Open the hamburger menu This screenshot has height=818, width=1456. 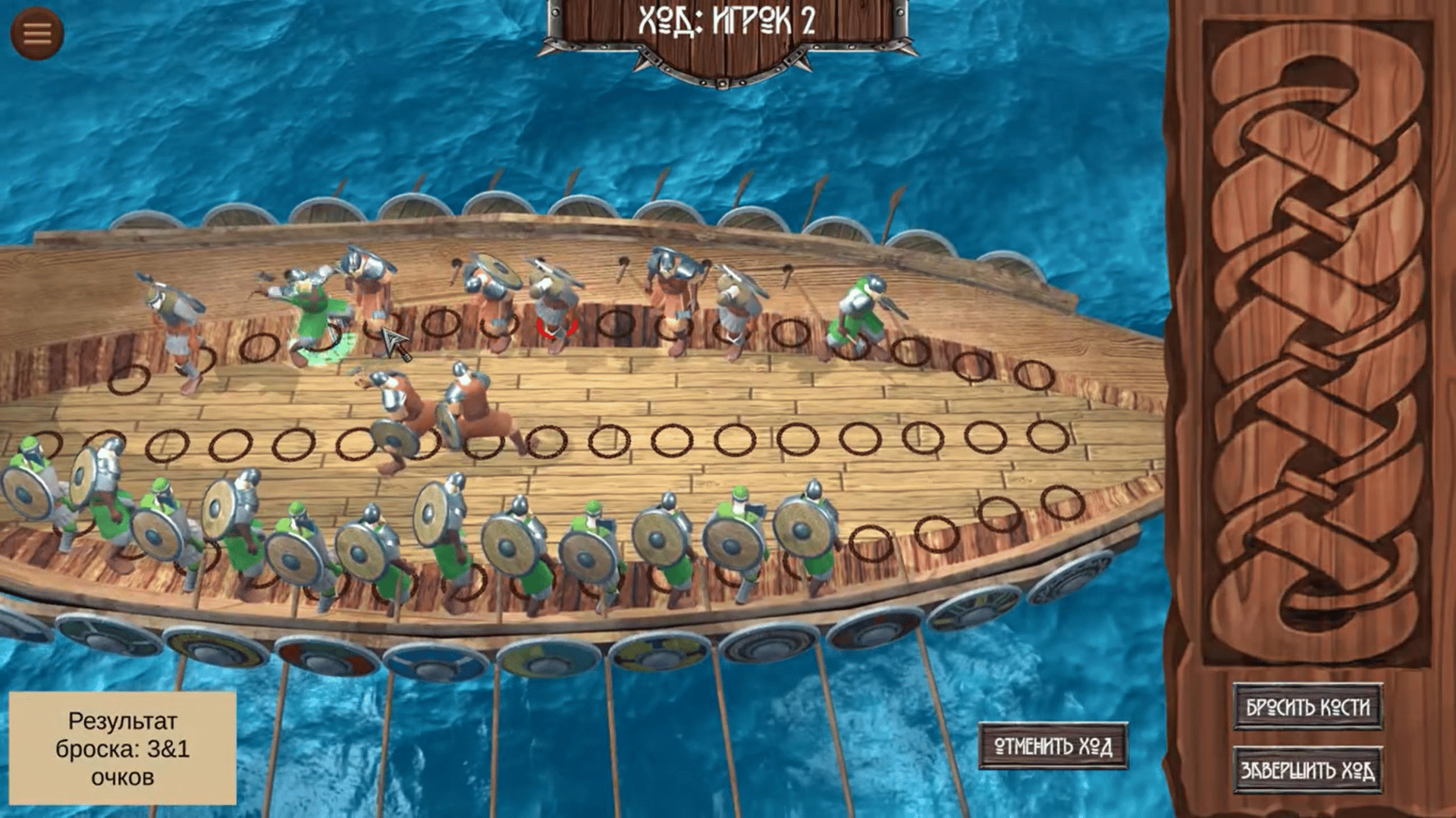(x=36, y=33)
